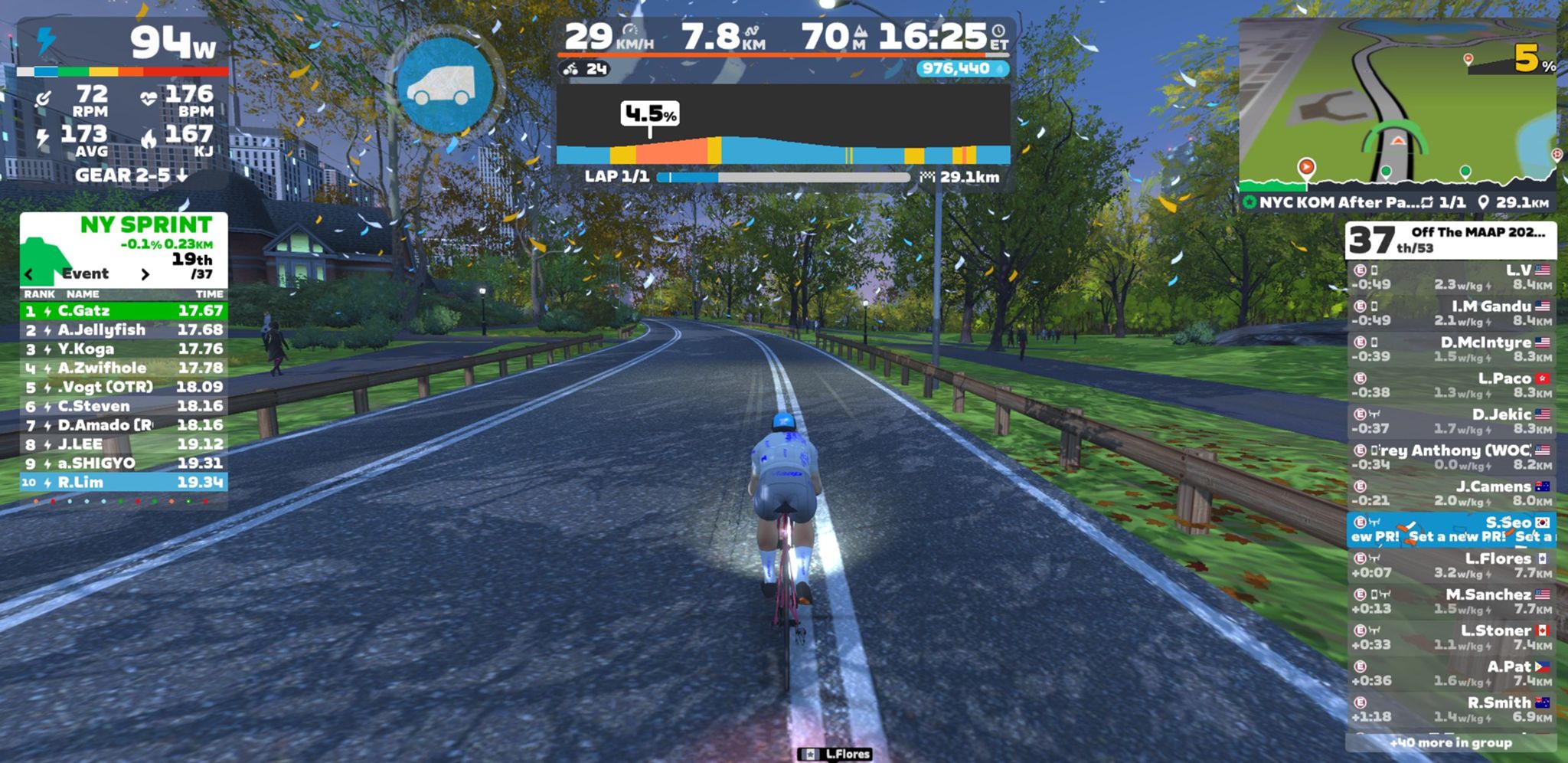Select rider D.McIntyre in nearby list
The height and width of the screenshot is (763, 1568).
1451,349
